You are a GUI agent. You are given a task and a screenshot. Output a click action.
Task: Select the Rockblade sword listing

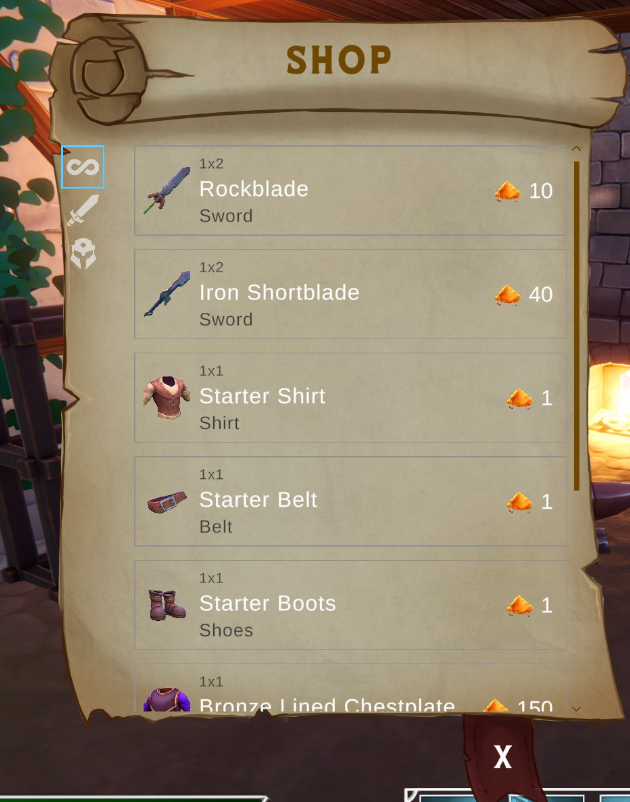(350, 190)
